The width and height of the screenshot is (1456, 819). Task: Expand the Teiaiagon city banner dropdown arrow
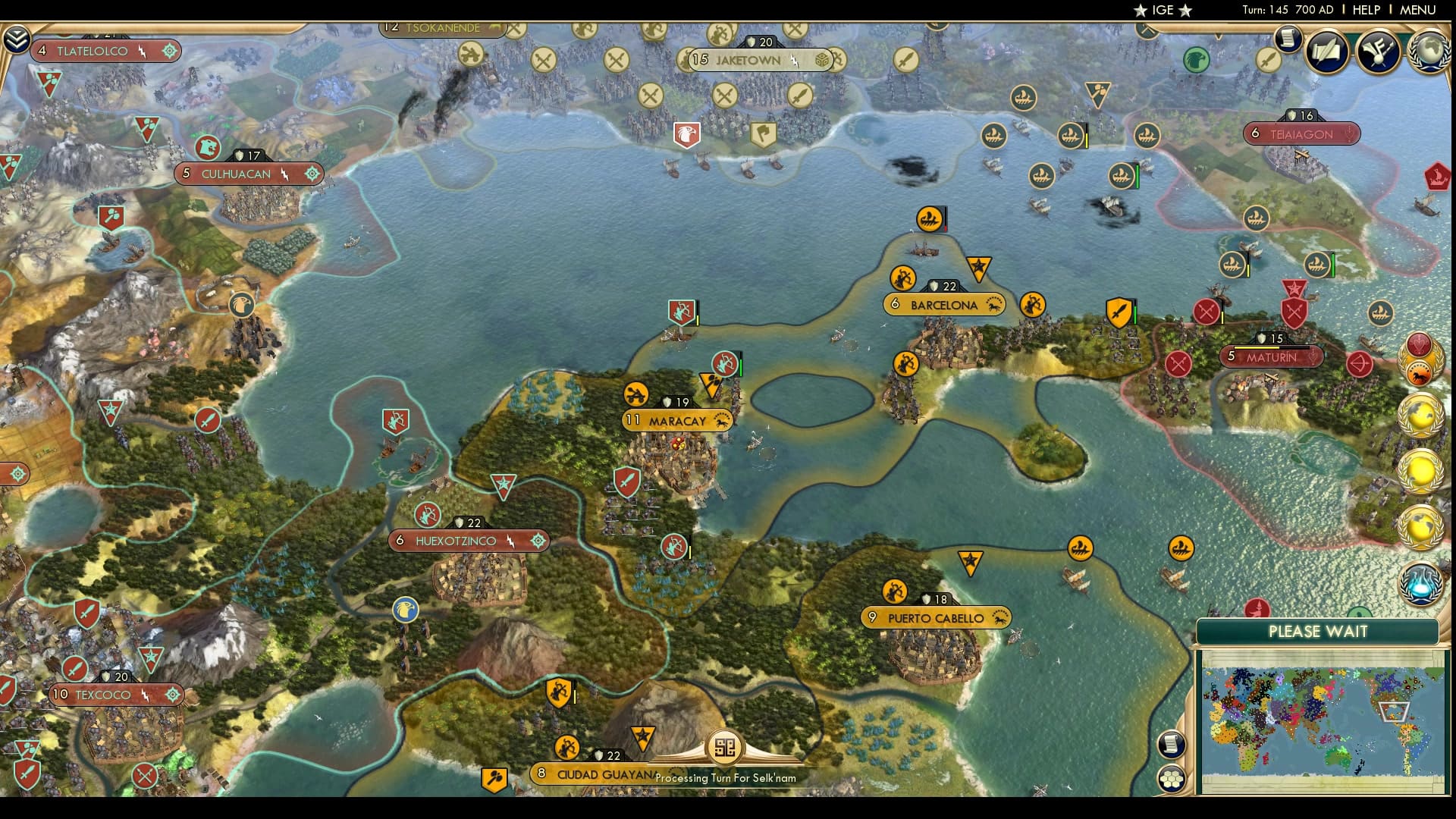(x=1349, y=134)
